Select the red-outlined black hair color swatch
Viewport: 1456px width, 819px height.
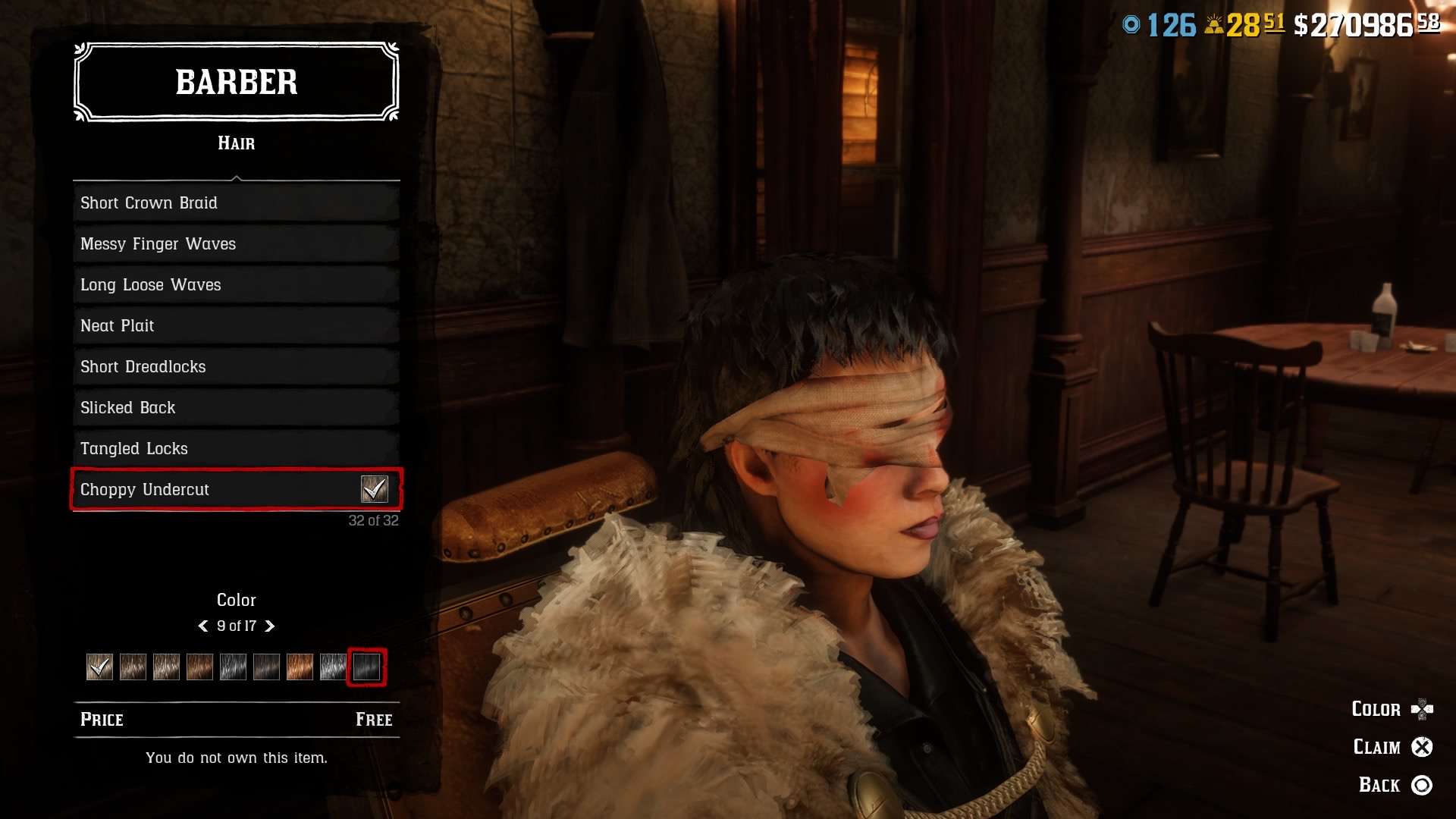[x=366, y=667]
